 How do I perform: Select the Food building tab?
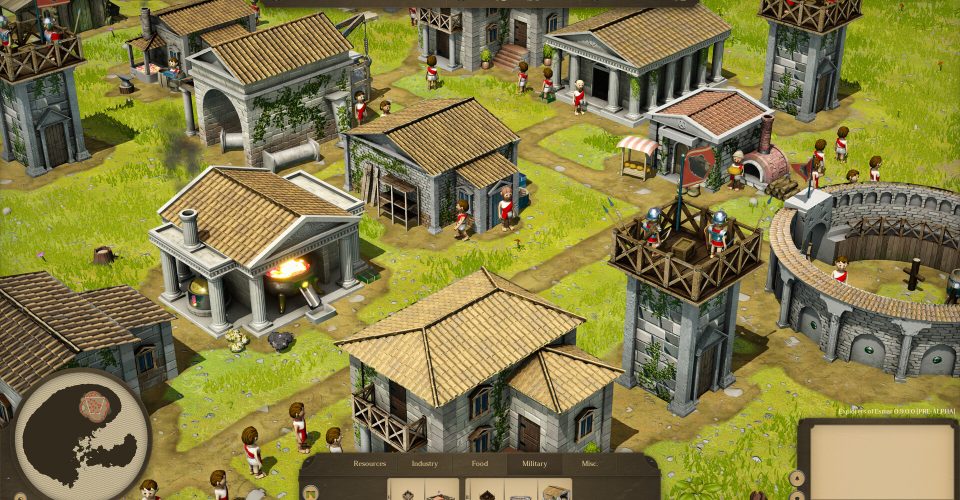[x=478, y=464]
